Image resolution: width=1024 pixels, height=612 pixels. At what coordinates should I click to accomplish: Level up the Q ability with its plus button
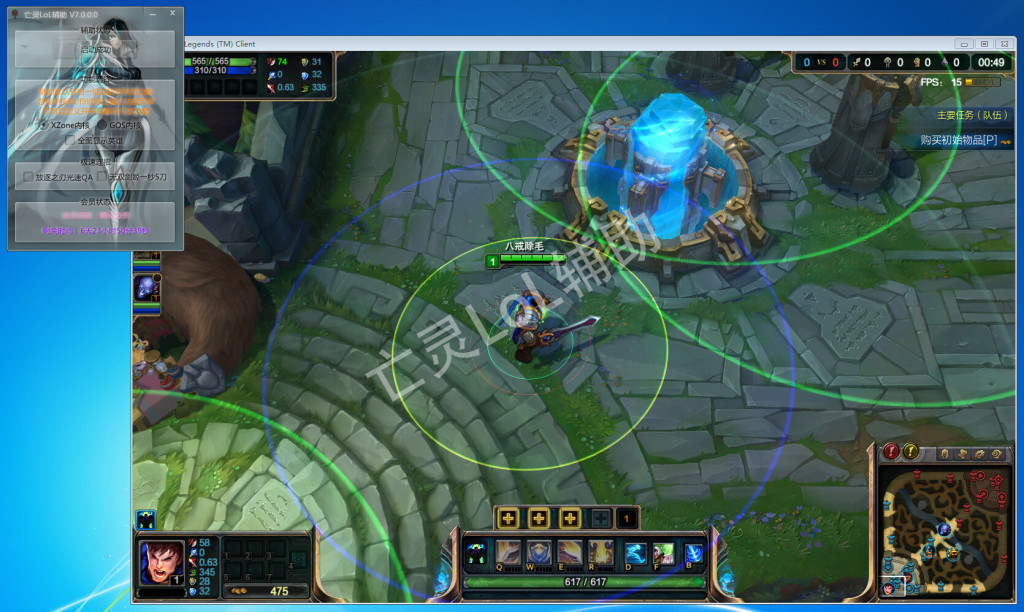tap(508, 518)
